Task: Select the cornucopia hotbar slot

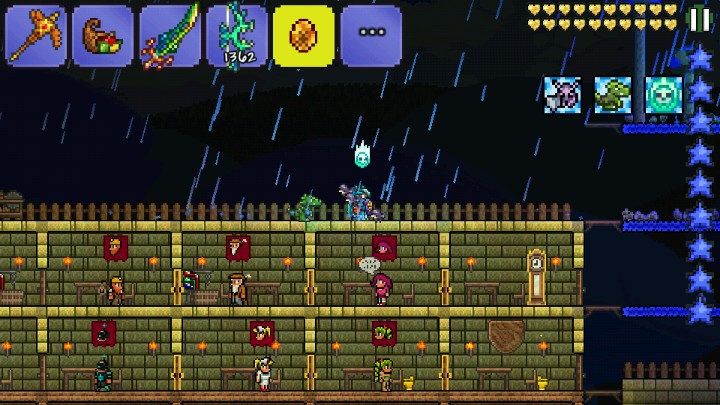Action: coord(103,36)
